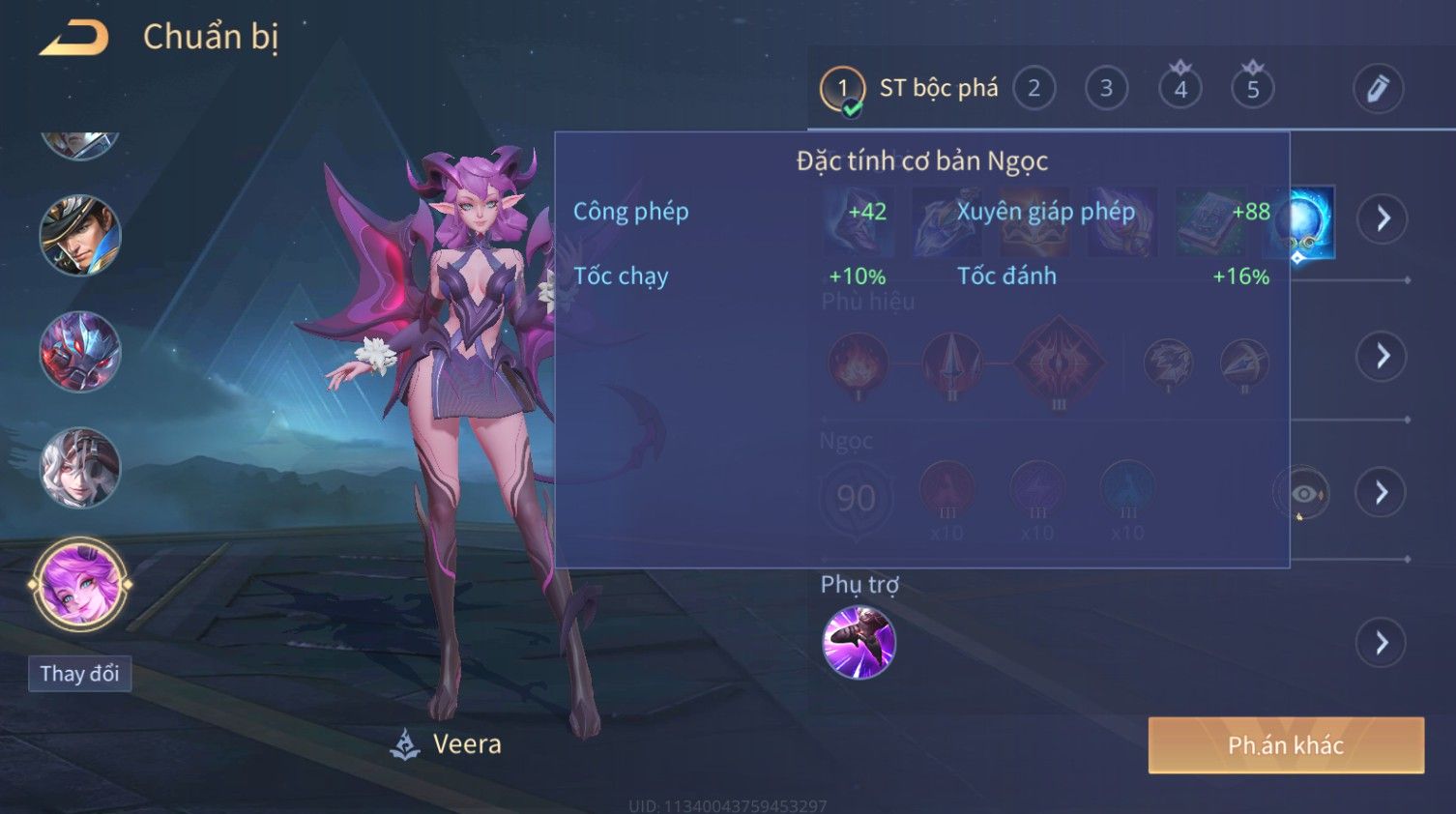1456x814 pixels.
Task: Switch to loadout preset 2
Action: [x=1034, y=89]
